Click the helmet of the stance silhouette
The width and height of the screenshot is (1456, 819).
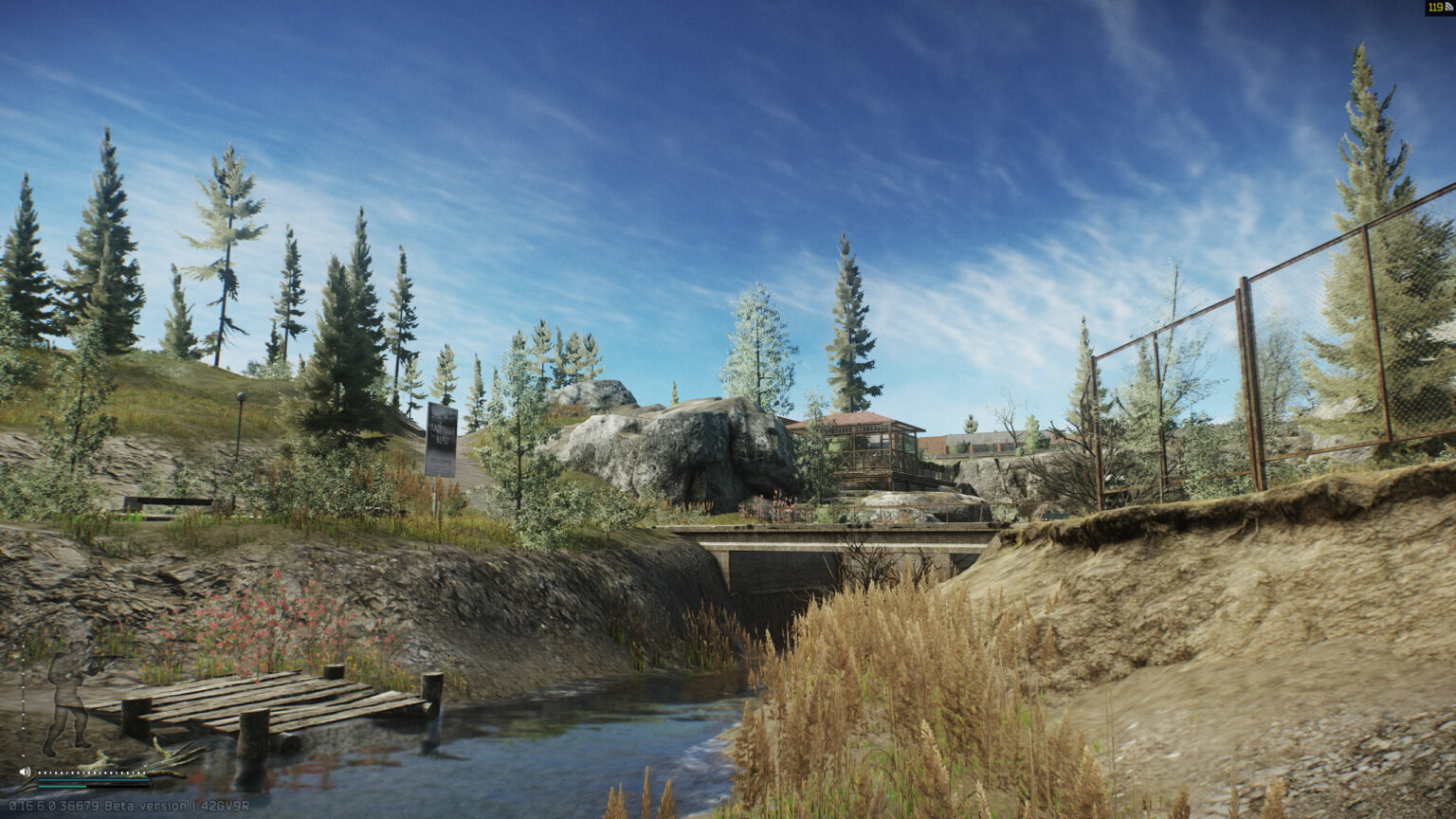[x=74, y=646]
